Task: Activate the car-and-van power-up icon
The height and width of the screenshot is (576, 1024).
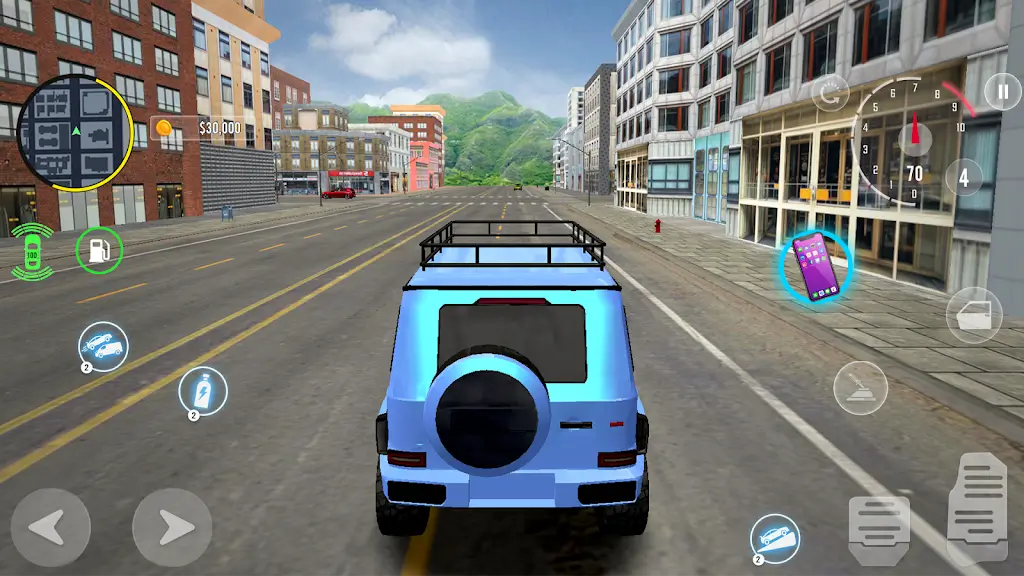Action: [x=103, y=346]
